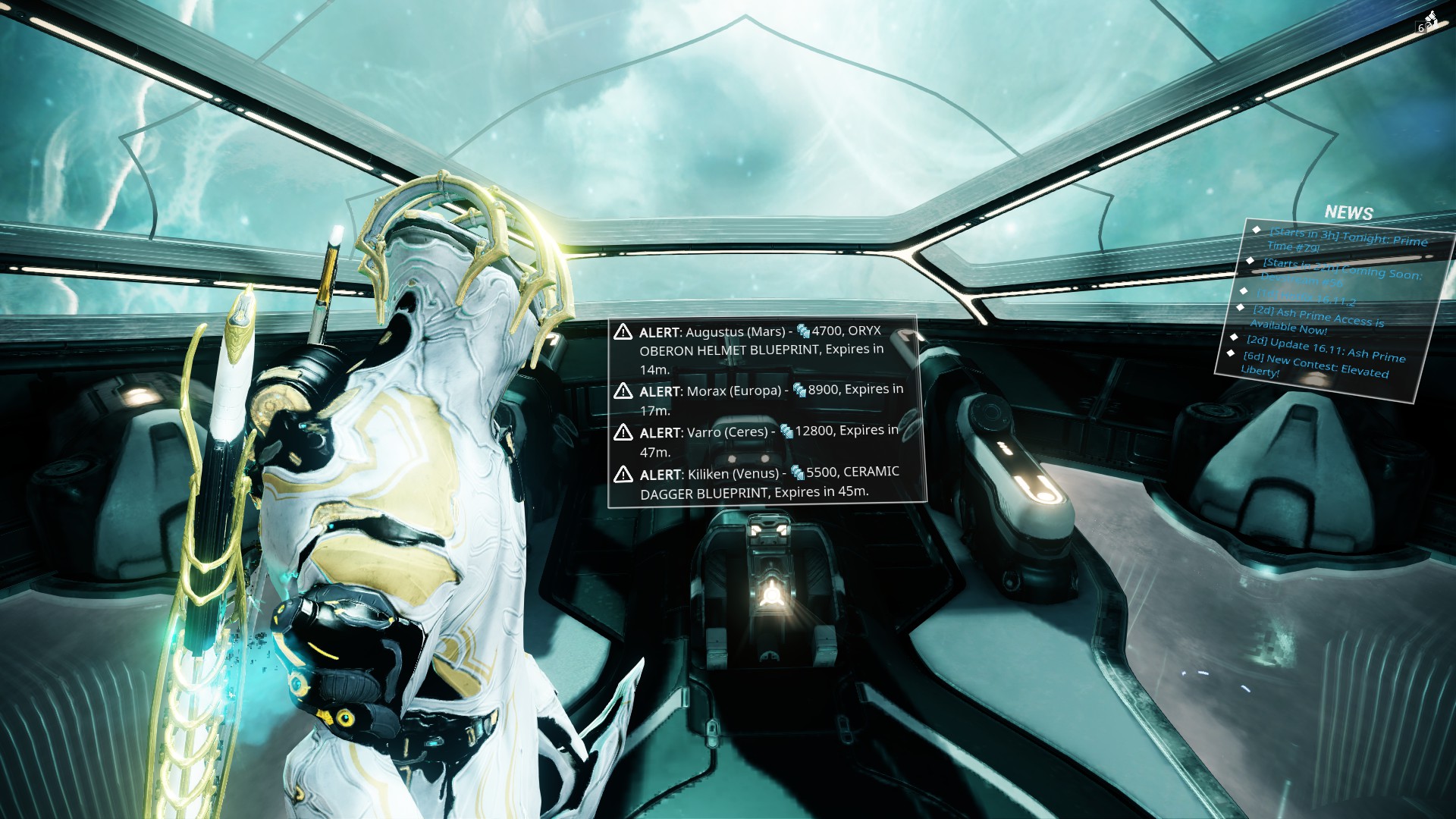The height and width of the screenshot is (819, 1456).
Task: Click the warning icon beside the Morax alert
Action: pyautogui.click(x=623, y=390)
